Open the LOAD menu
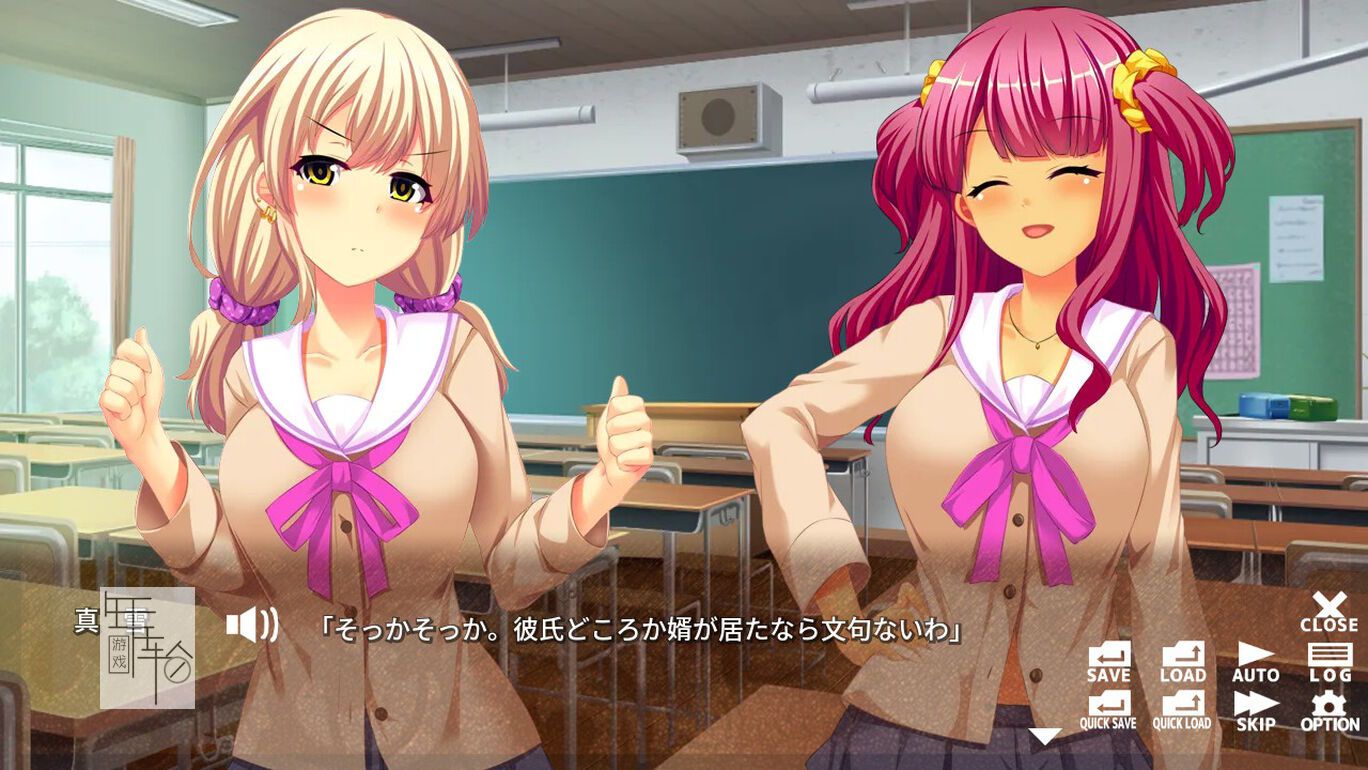1368x770 pixels. 1183,662
